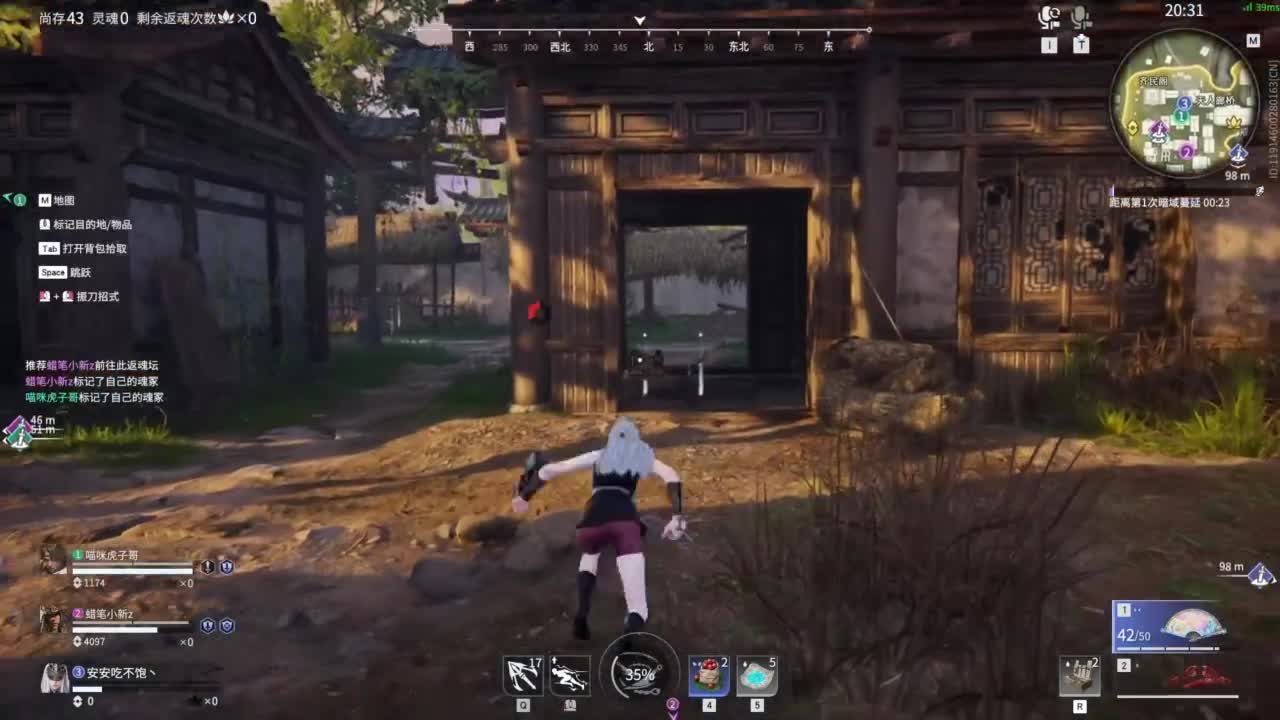Select 北 on the compass heading bar

647,46
